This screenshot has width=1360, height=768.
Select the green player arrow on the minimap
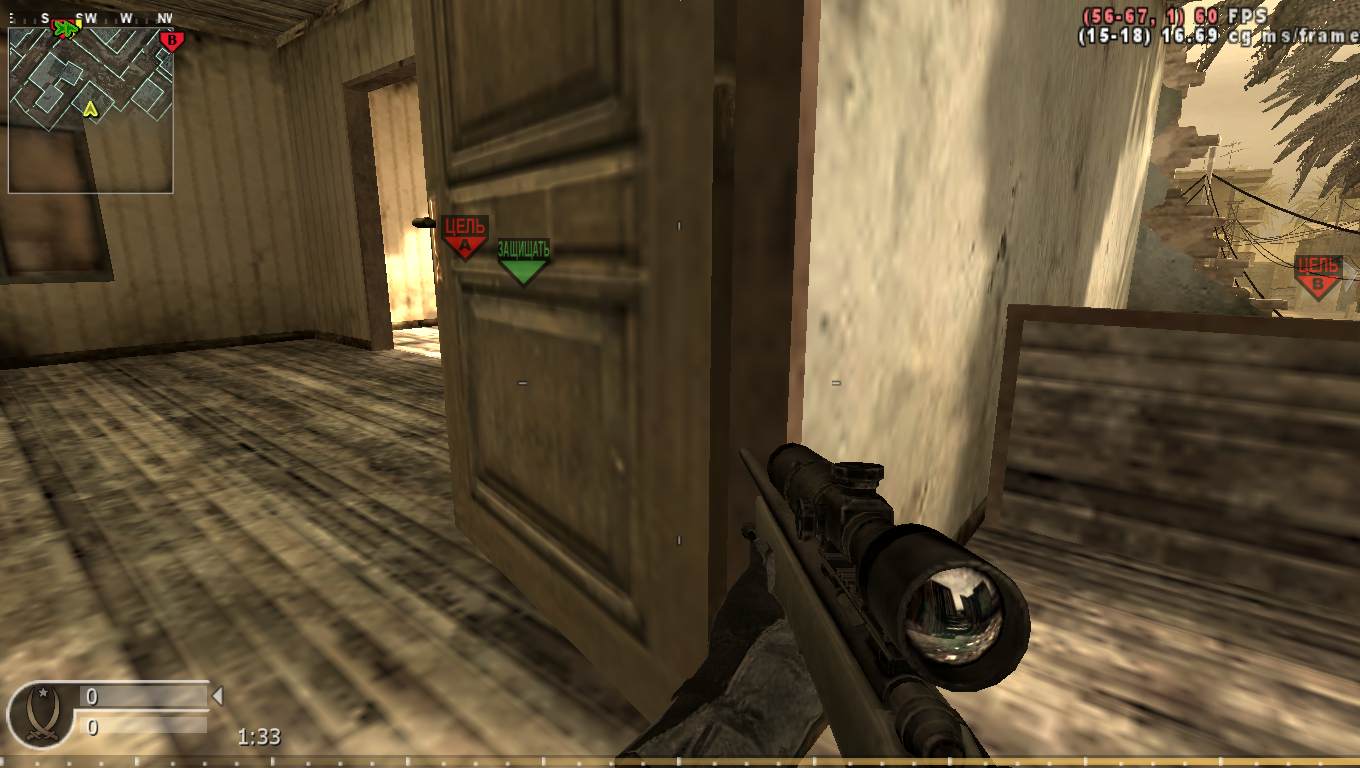(x=64, y=30)
